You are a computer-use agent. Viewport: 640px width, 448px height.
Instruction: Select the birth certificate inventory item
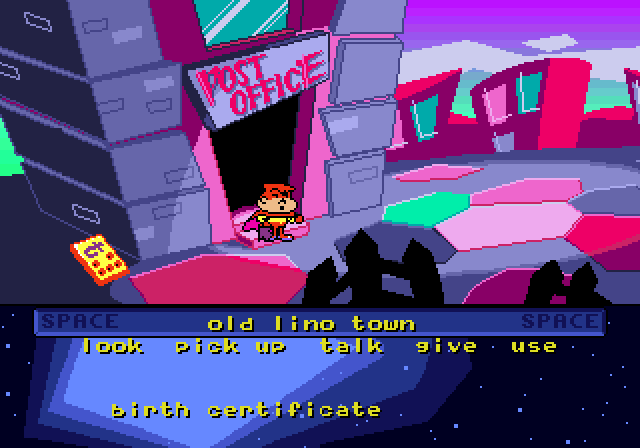[x=246, y=410]
